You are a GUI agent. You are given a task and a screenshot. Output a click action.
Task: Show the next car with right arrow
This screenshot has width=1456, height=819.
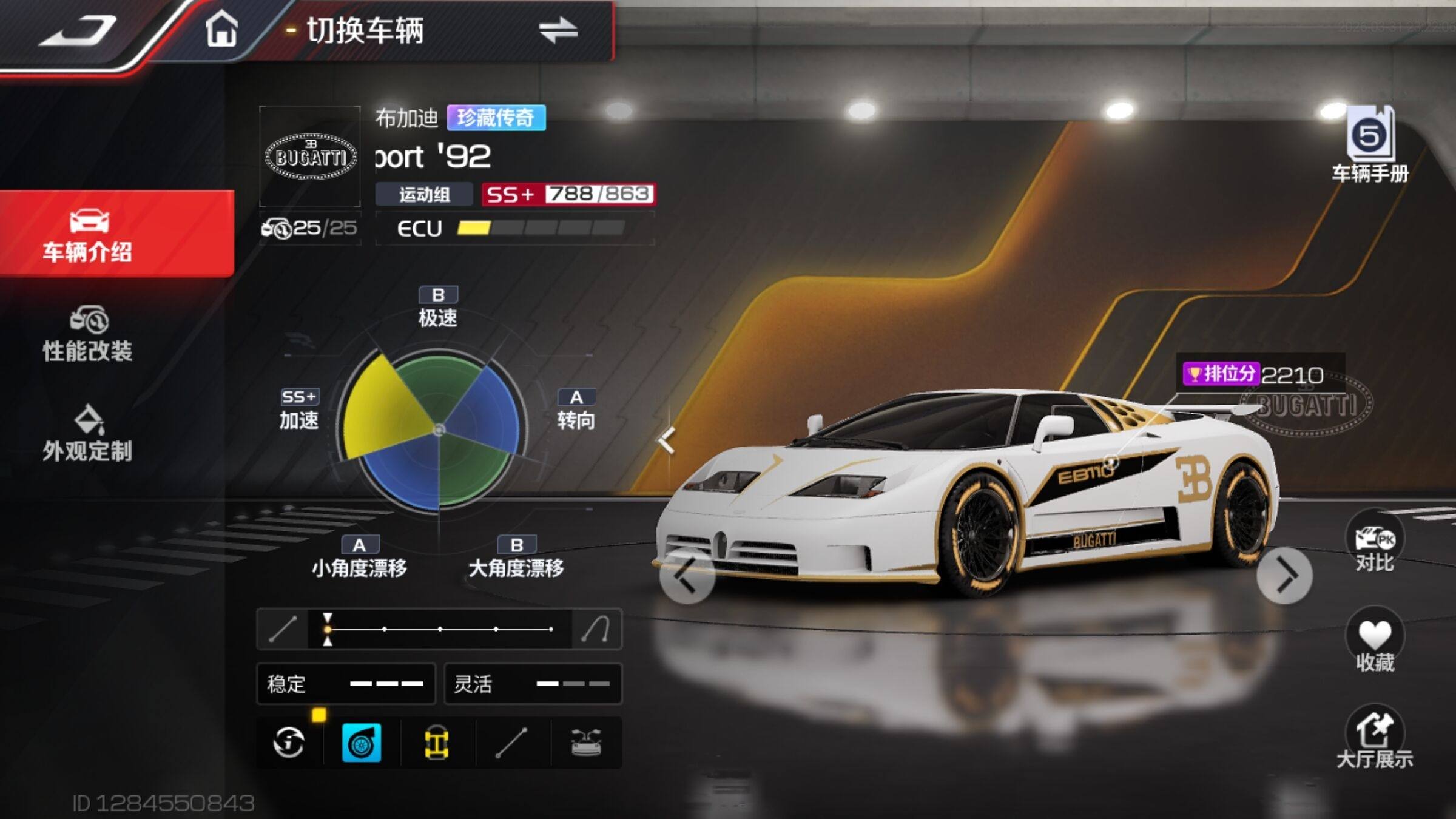[1285, 576]
